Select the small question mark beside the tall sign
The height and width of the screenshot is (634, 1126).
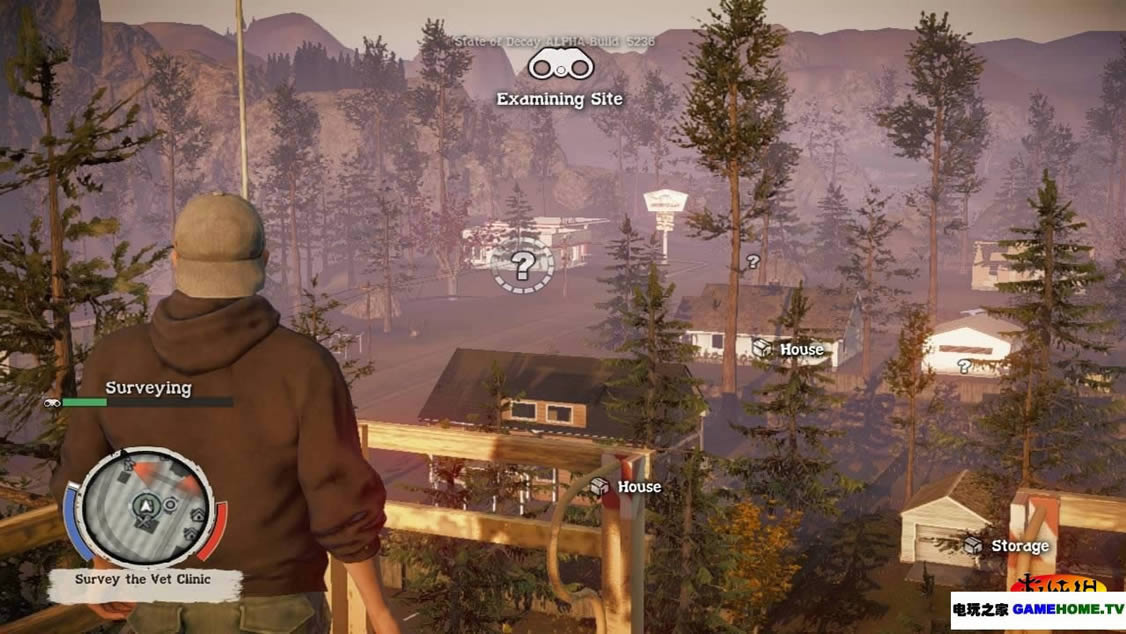(753, 261)
